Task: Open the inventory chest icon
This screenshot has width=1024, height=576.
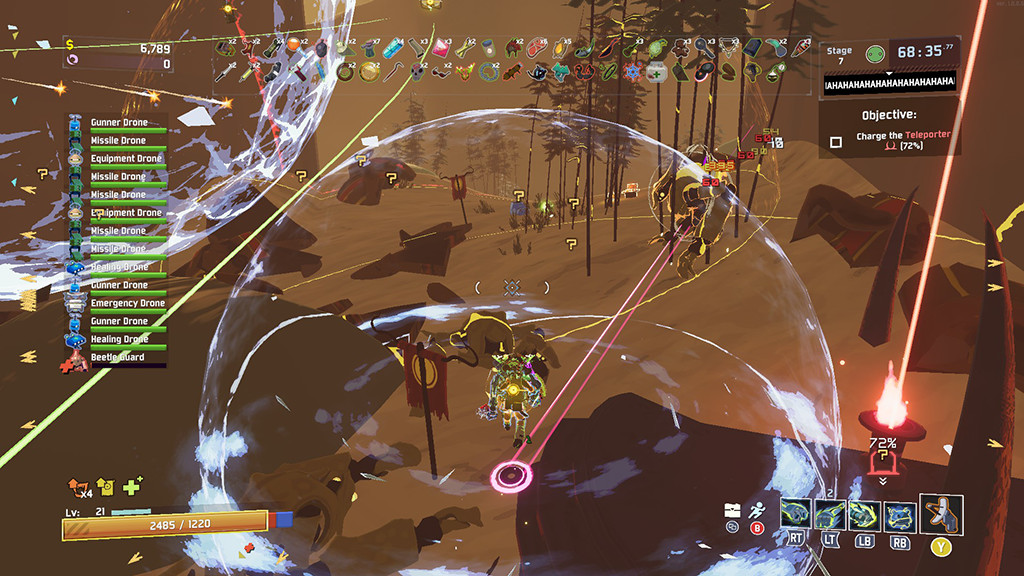Action: 732,510
